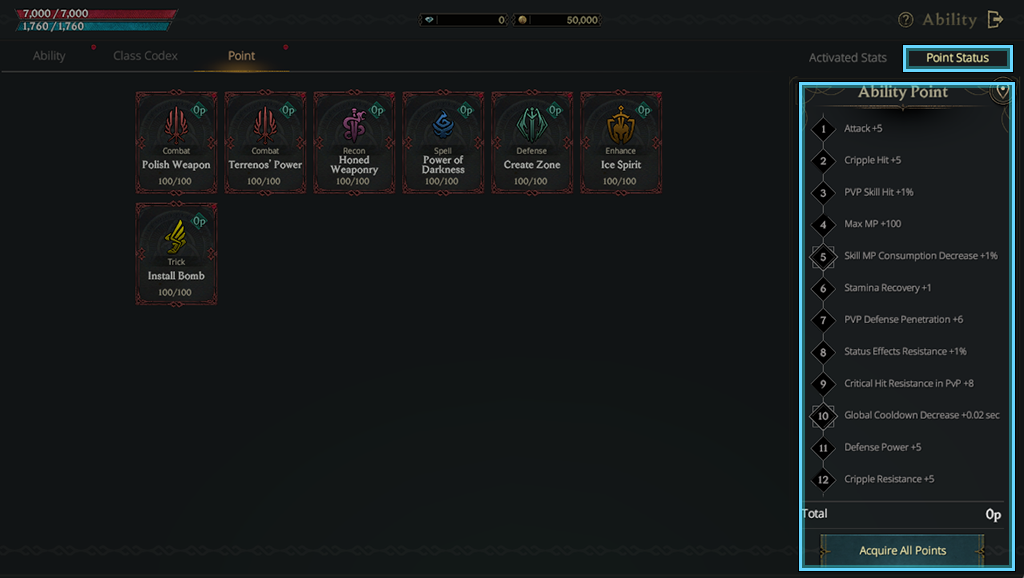The image size is (1024, 578).
Task: Open the Honed Weaponry recon card
Action: point(354,143)
